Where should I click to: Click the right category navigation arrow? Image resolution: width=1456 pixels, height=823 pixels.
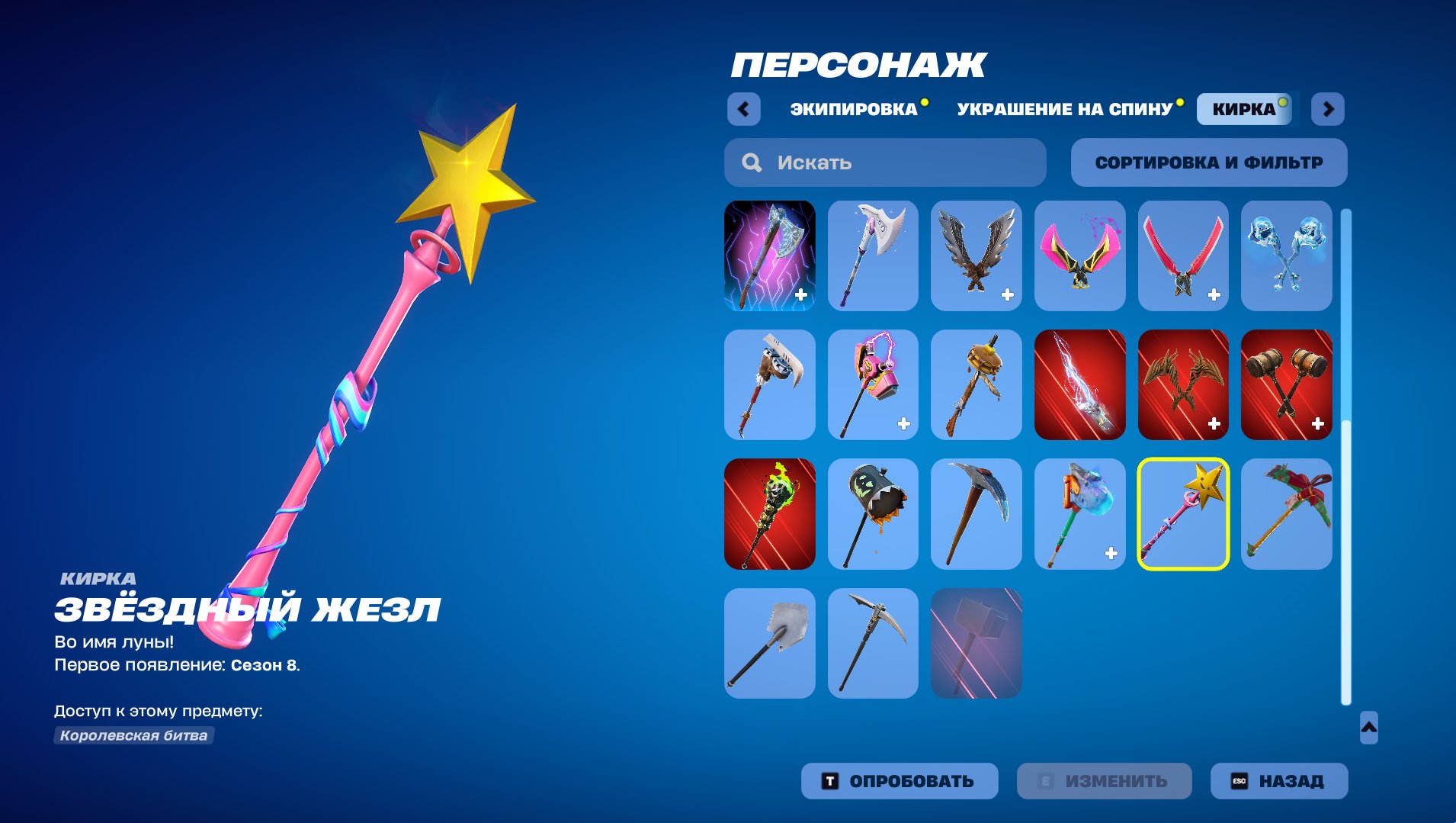(1329, 108)
